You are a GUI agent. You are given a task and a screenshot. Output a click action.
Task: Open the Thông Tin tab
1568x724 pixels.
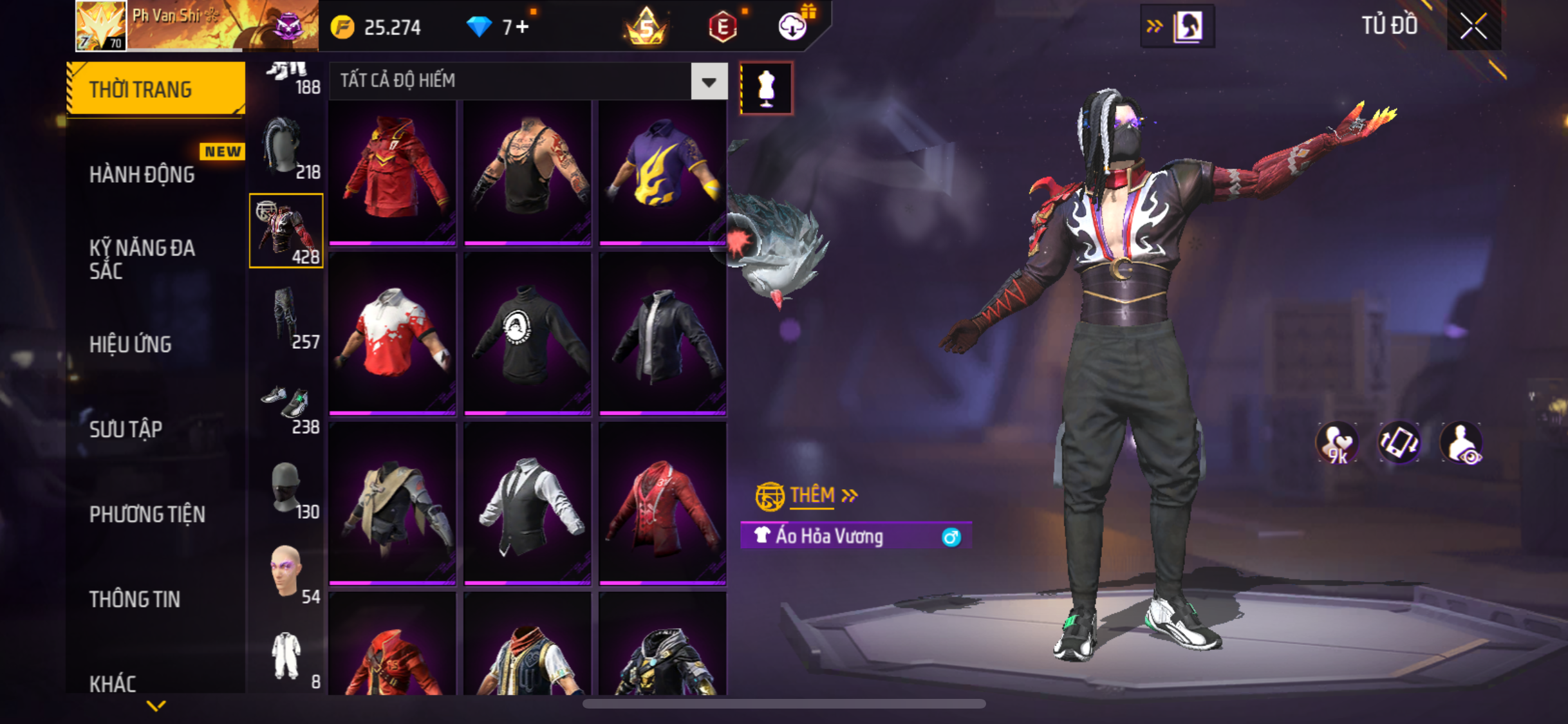coord(135,599)
